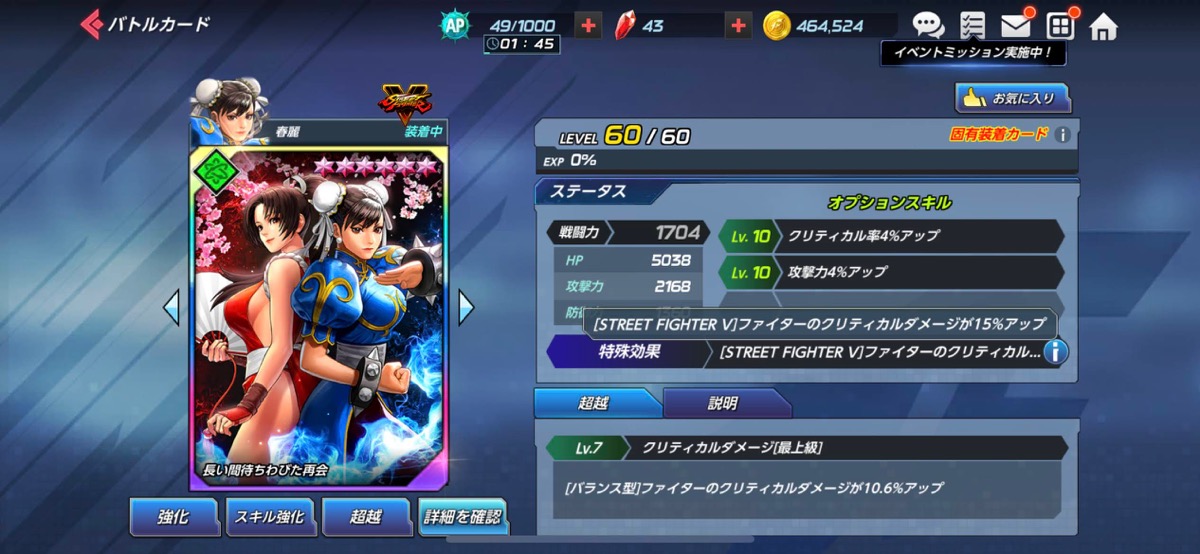This screenshot has width=1200, height=554.
Task: Open the chat speech bubble icon
Action: [928, 25]
